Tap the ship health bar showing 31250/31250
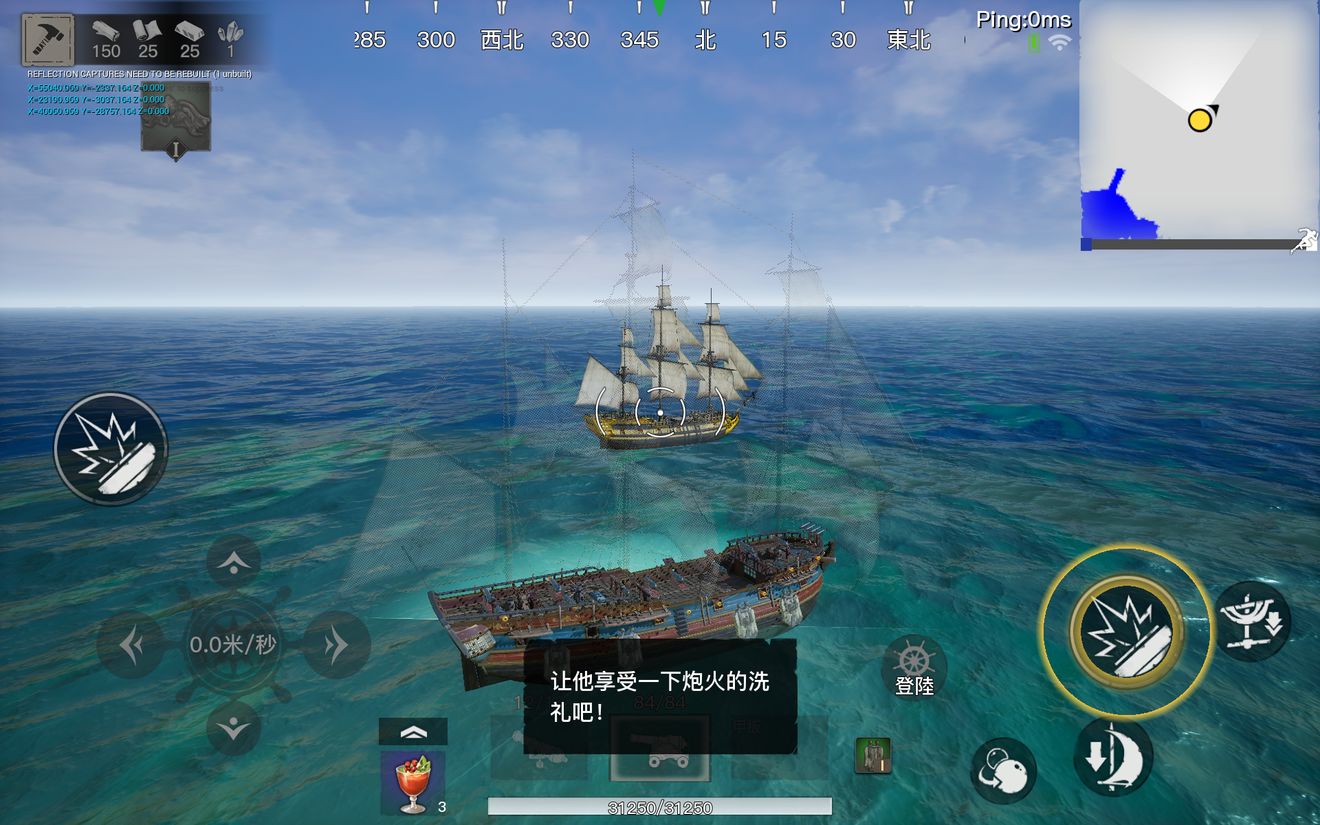The height and width of the screenshot is (825, 1320). [658, 806]
